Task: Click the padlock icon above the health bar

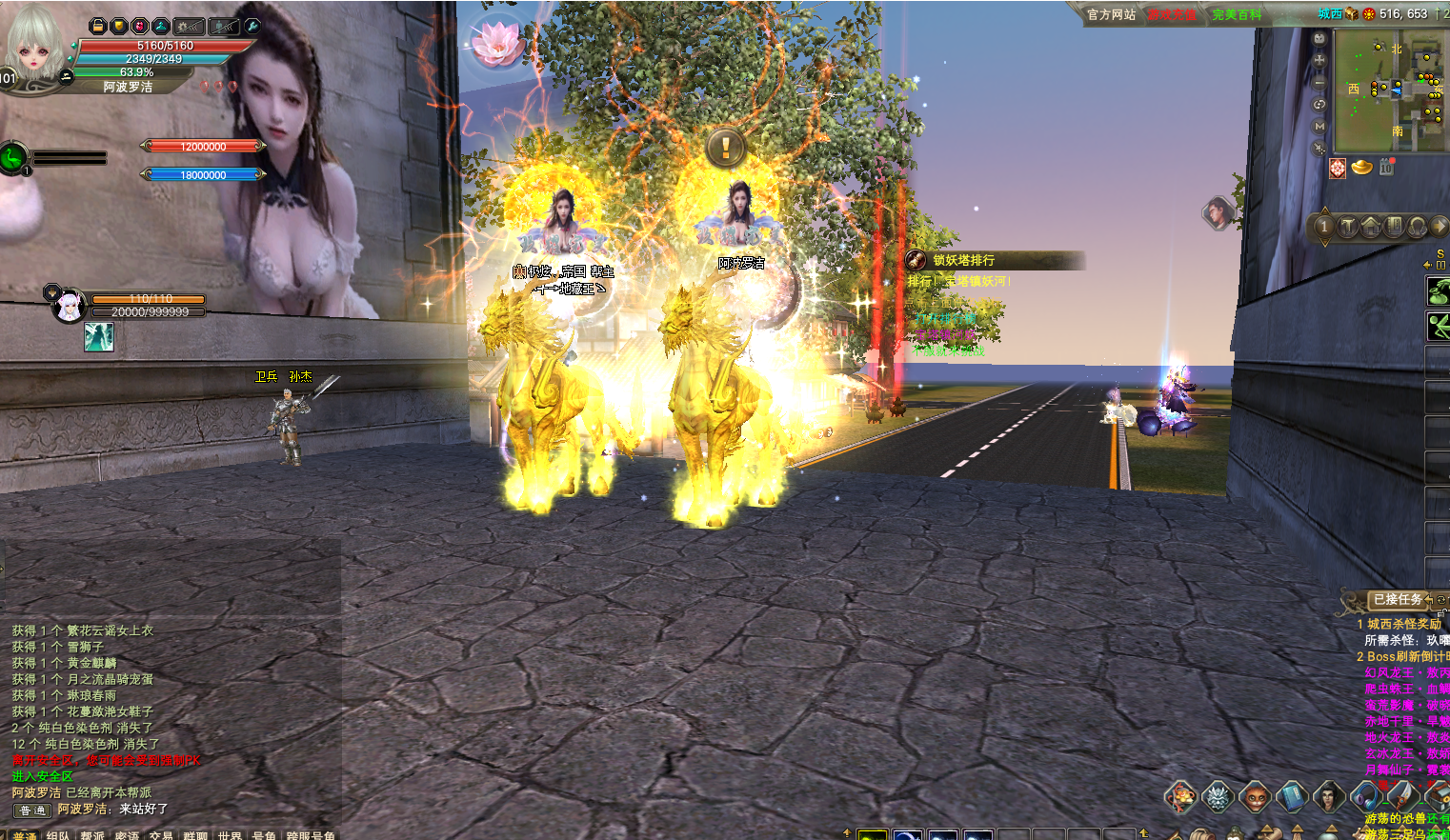Action: (97, 27)
